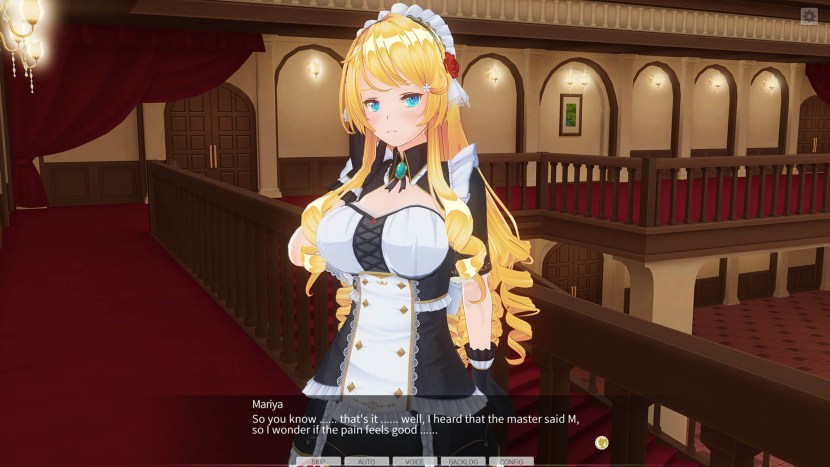Open the CONFIG menu
830x467 pixels.
[x=511, y=462]
